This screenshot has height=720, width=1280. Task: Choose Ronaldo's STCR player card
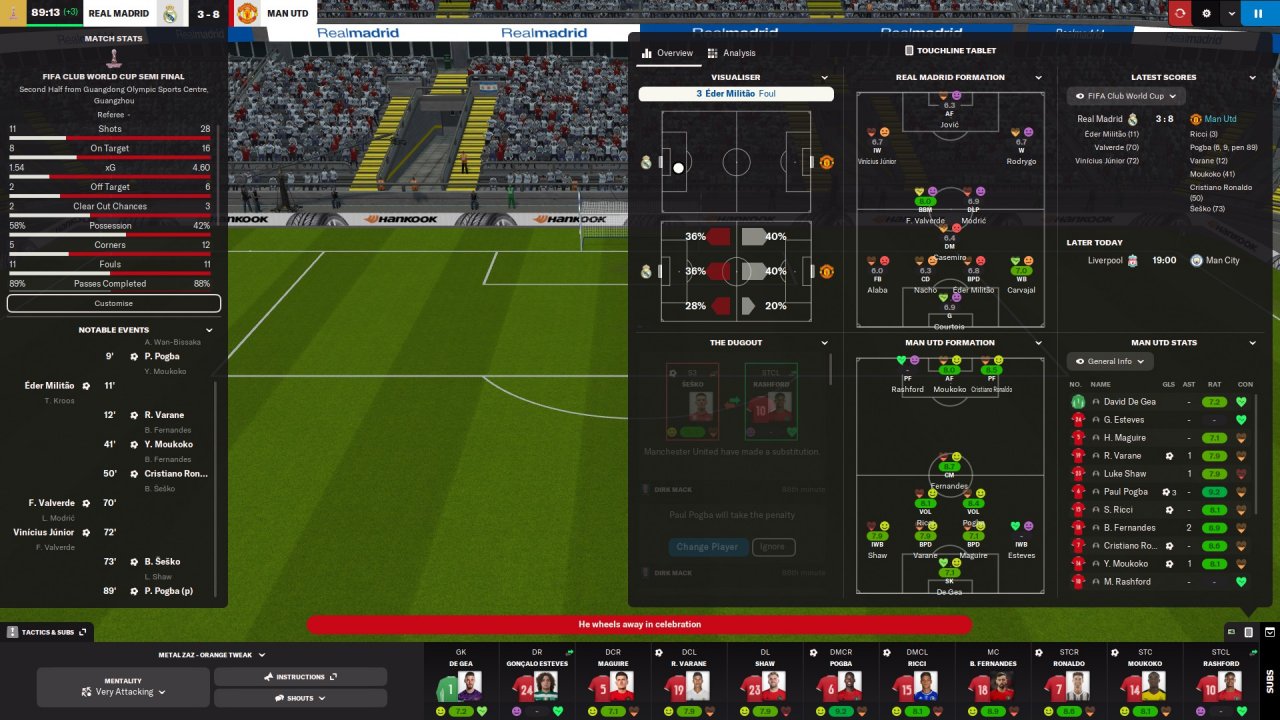(x=1069, y=680)
